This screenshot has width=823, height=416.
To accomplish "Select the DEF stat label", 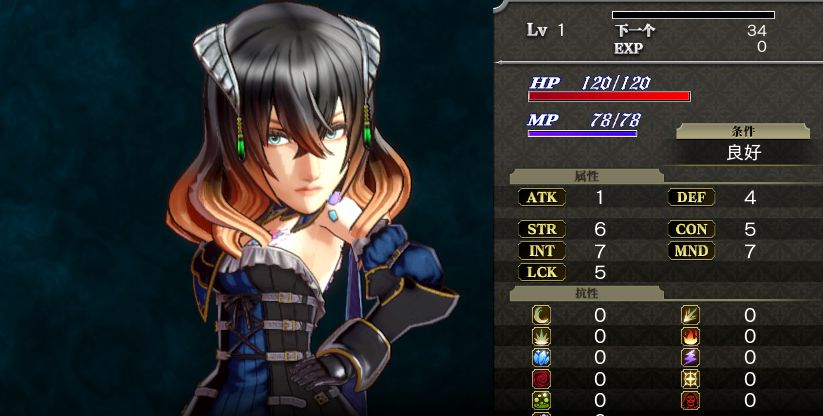I will point(691,198).
